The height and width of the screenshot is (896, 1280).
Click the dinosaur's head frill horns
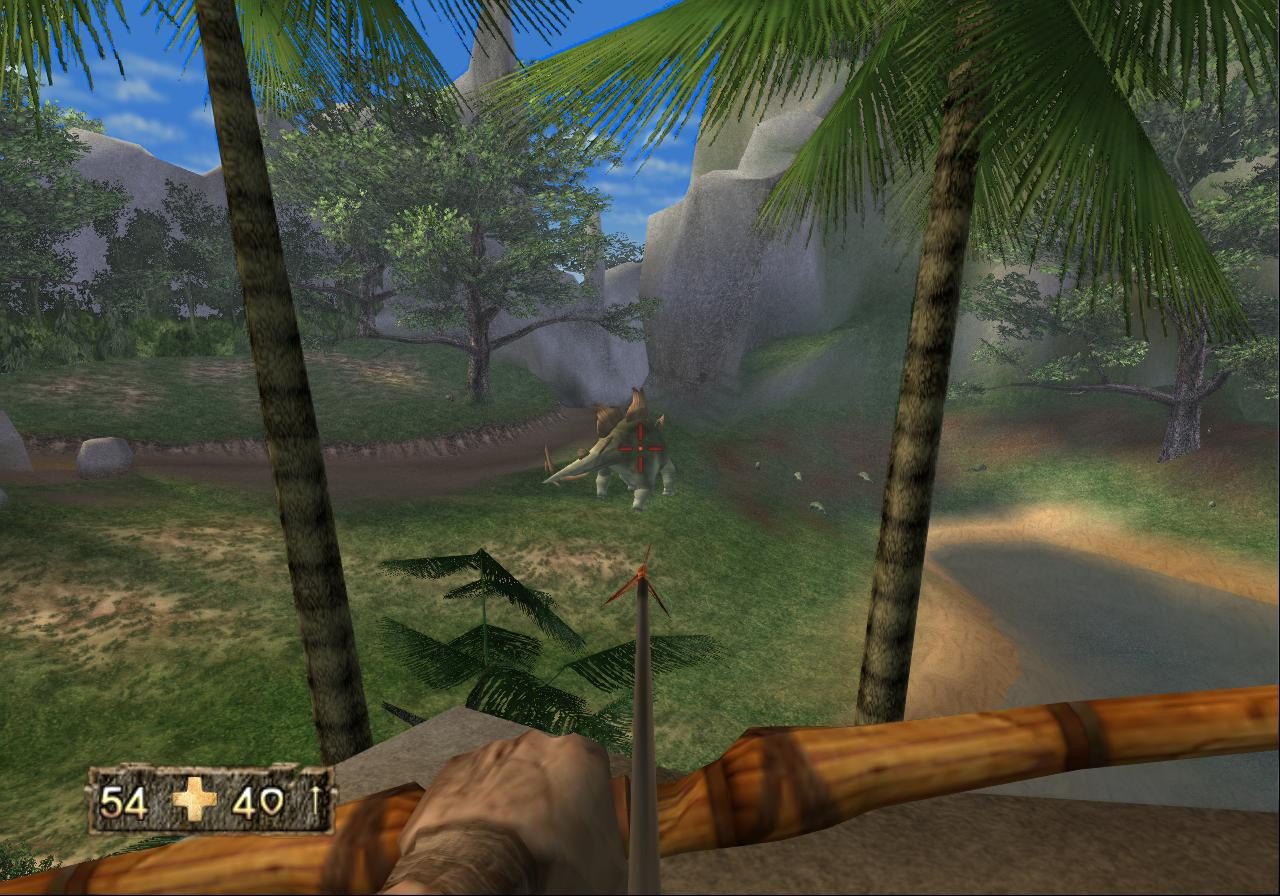coord(638,405)
